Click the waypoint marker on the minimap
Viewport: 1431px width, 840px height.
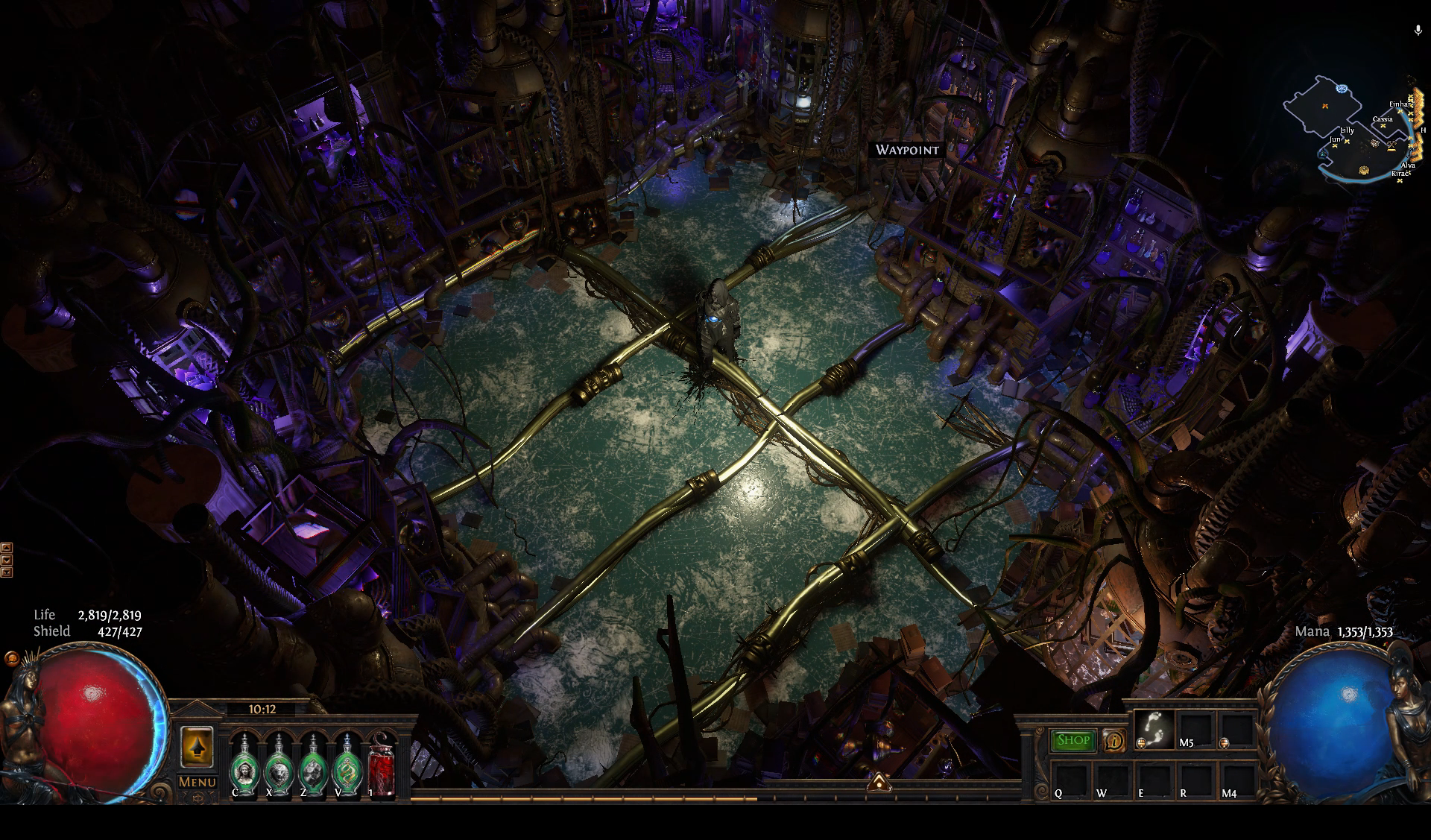pos(1342,89)
